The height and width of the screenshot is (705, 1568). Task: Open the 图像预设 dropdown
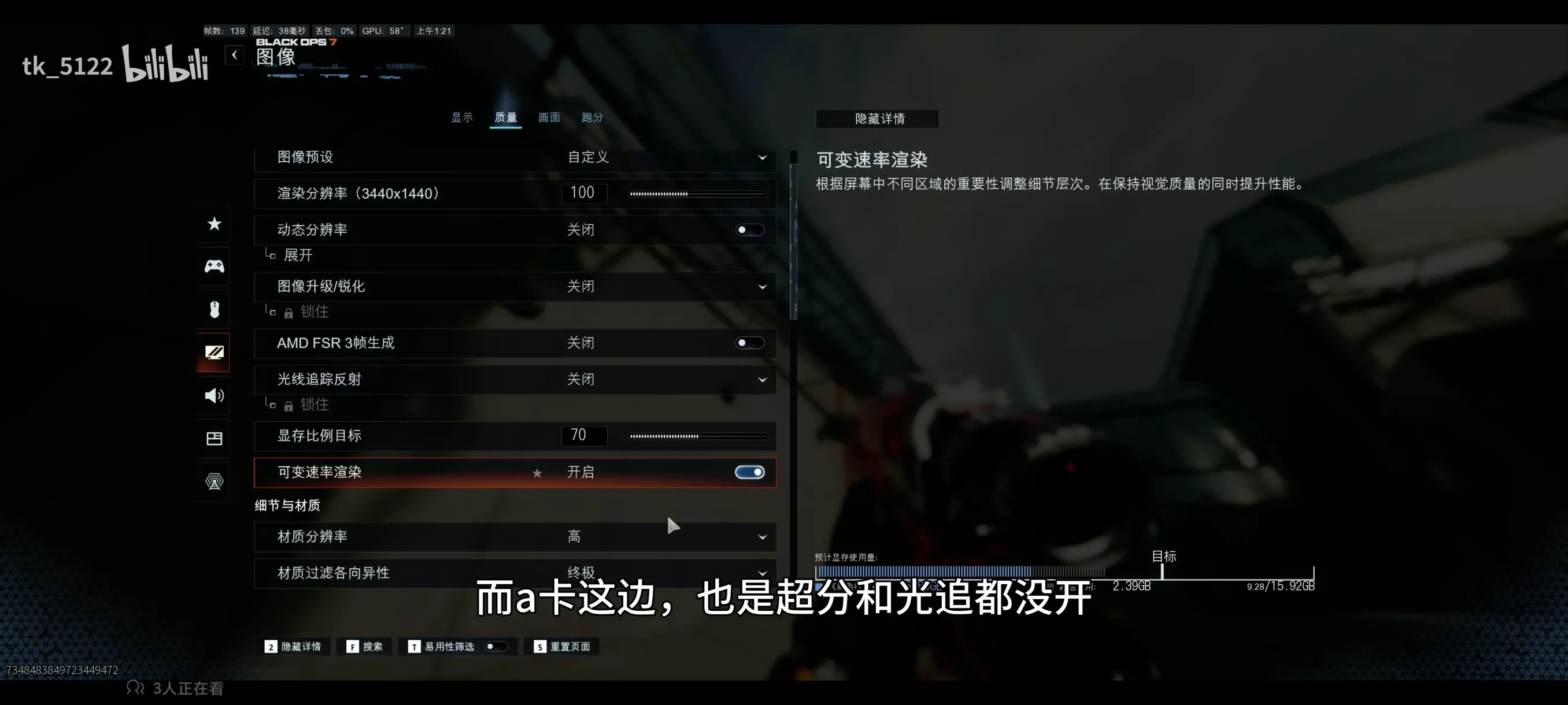click(763, 157)
